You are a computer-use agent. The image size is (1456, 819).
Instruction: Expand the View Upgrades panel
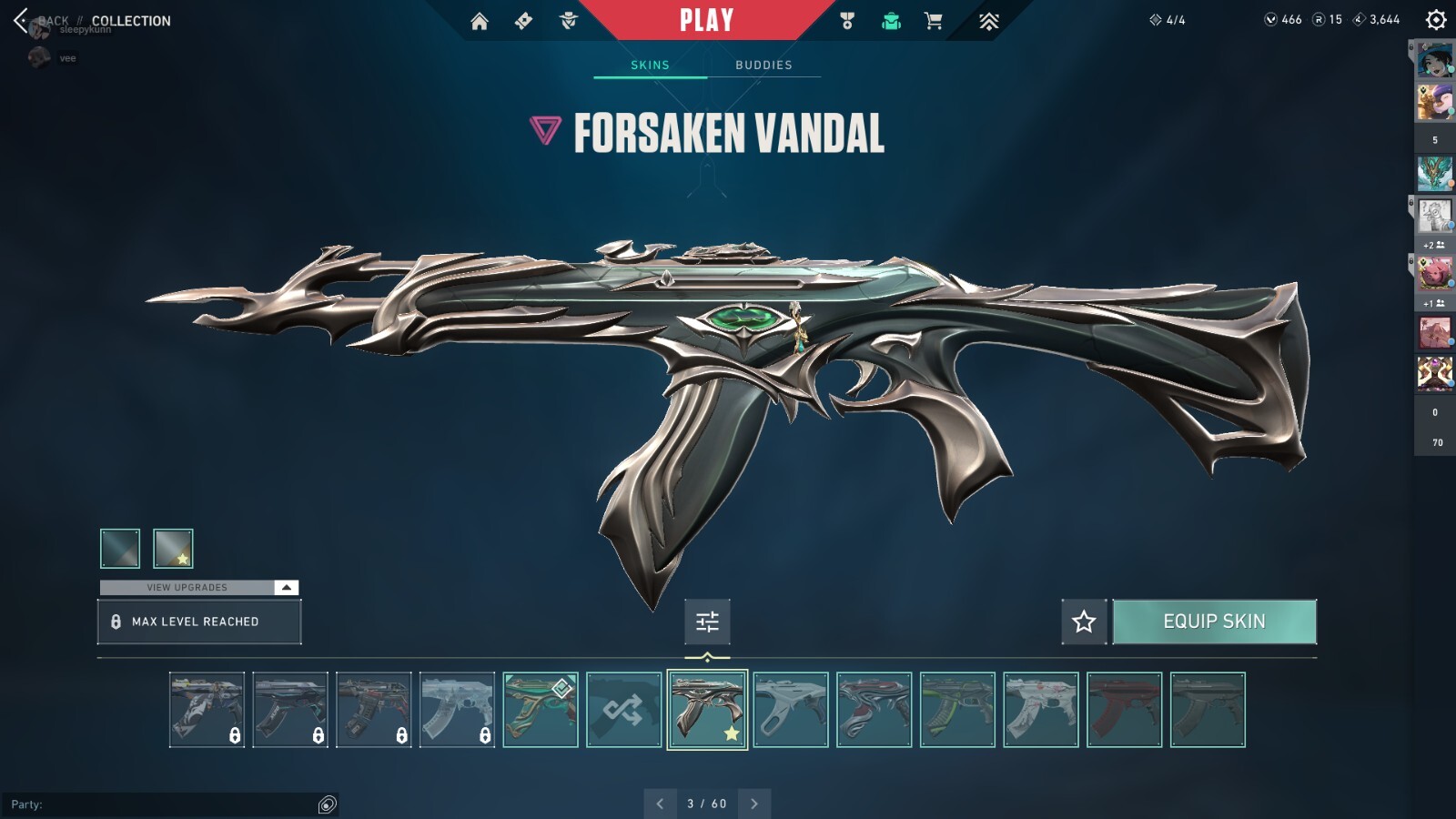(x=199, y=587)
